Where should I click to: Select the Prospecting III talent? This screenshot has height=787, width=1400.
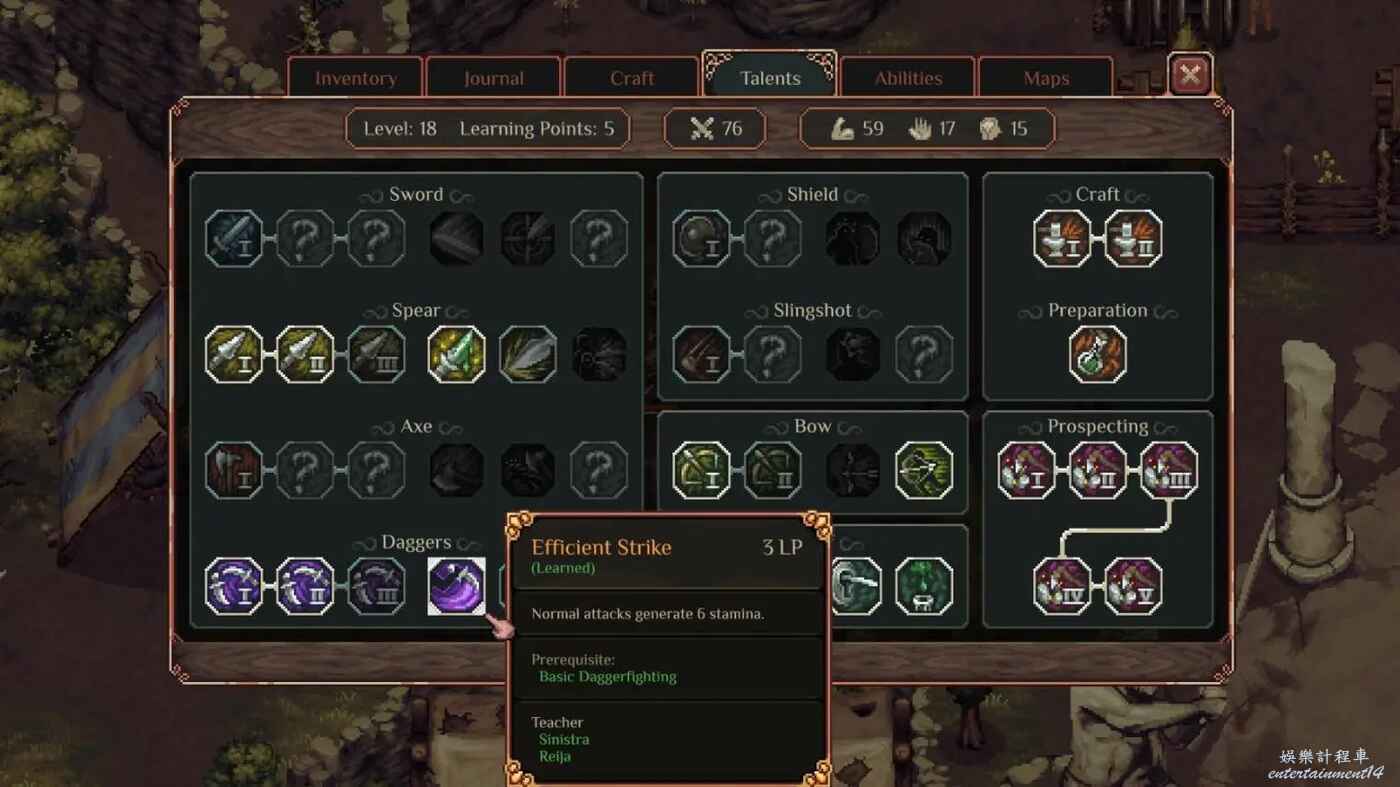click(1169, 470)
